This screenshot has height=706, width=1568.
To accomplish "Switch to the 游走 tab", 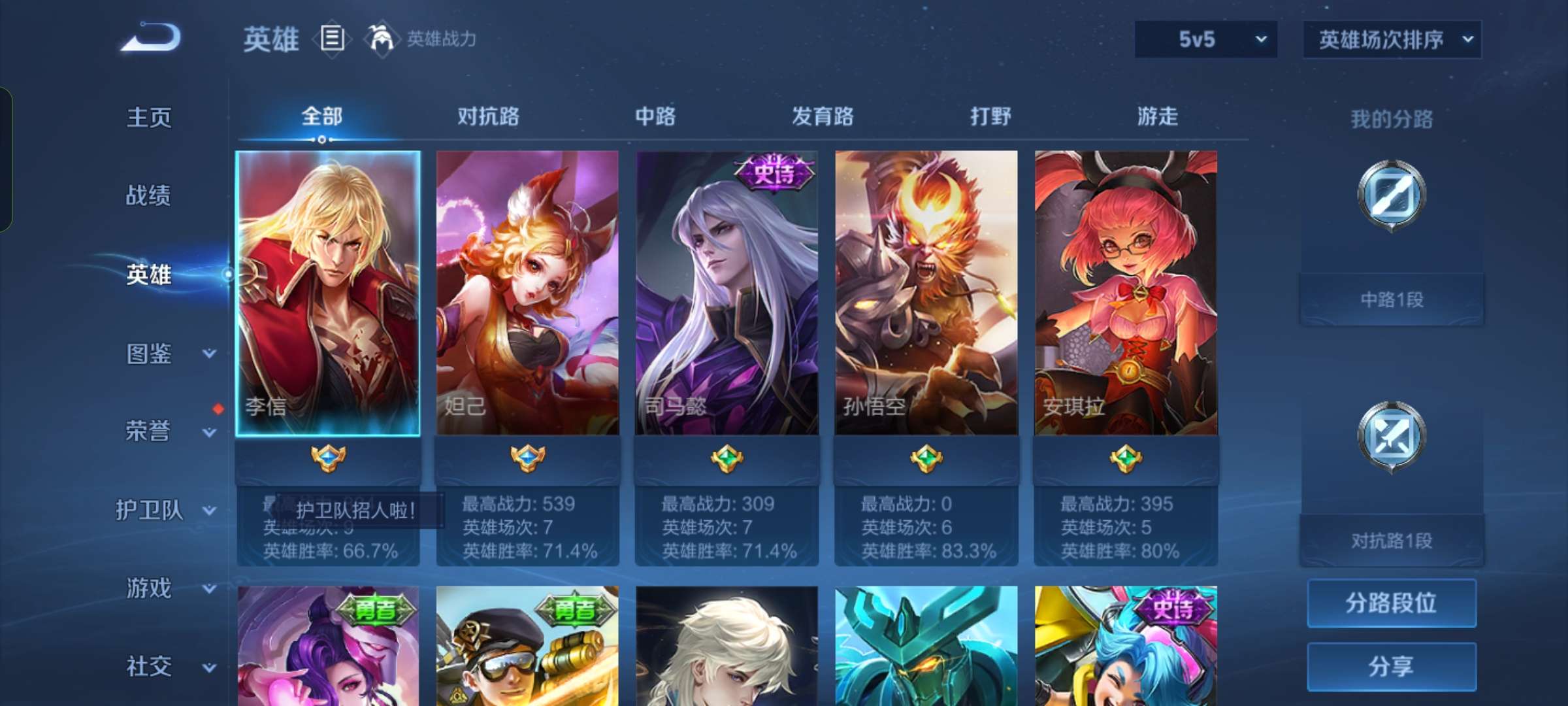I will [1159, 116].
